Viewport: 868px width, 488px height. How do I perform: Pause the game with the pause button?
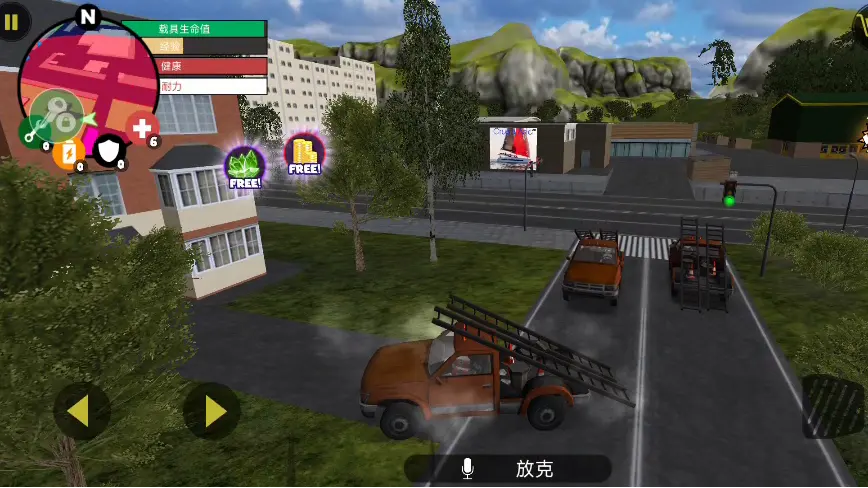point(11,22)
